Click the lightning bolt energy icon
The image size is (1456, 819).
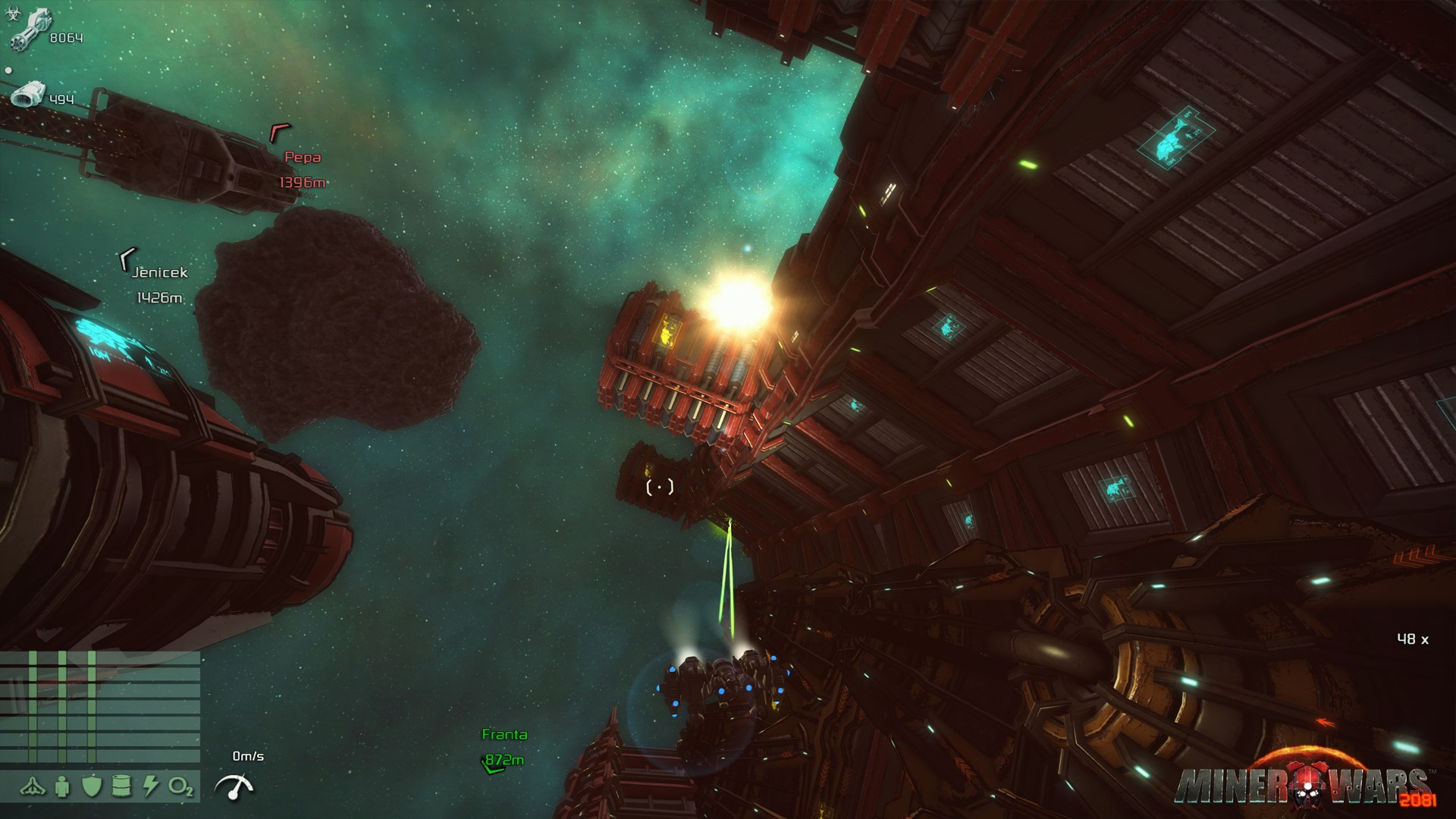point(150,787)
